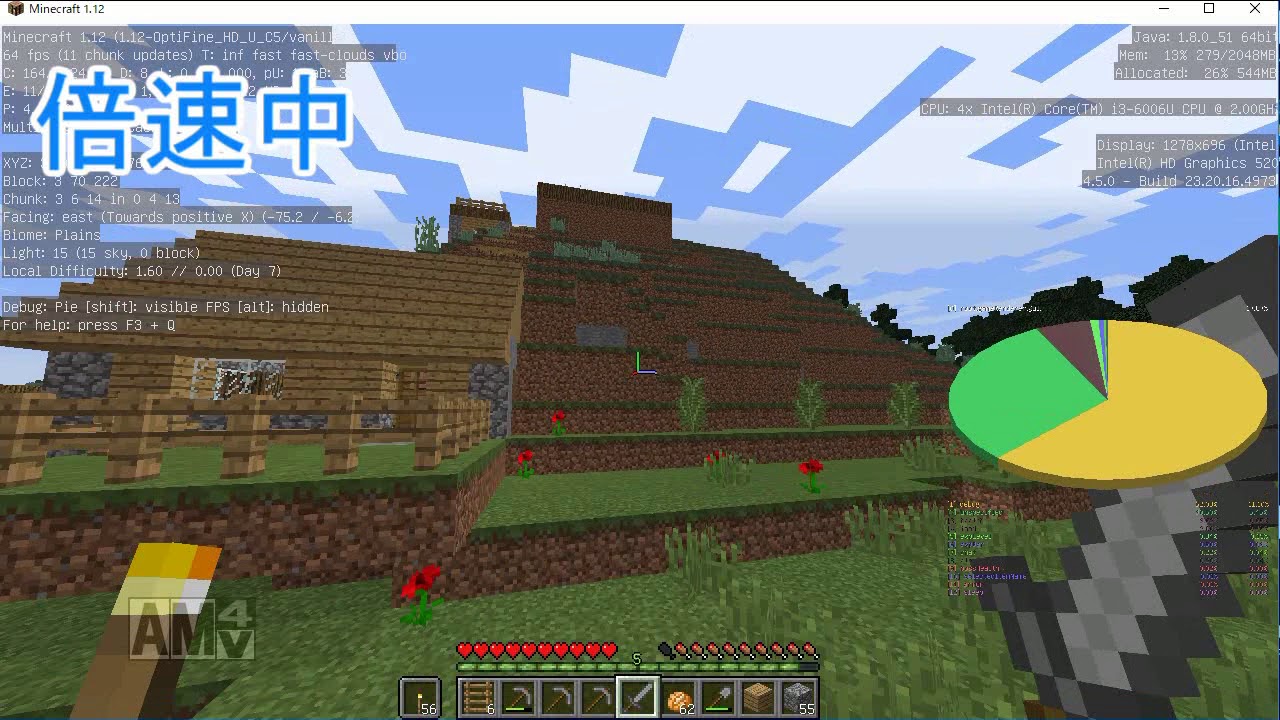Pick the cobblestone stack in slot nine
Image resolution: width=1280 pixels, height=720 pixels.
pos(796,695)
